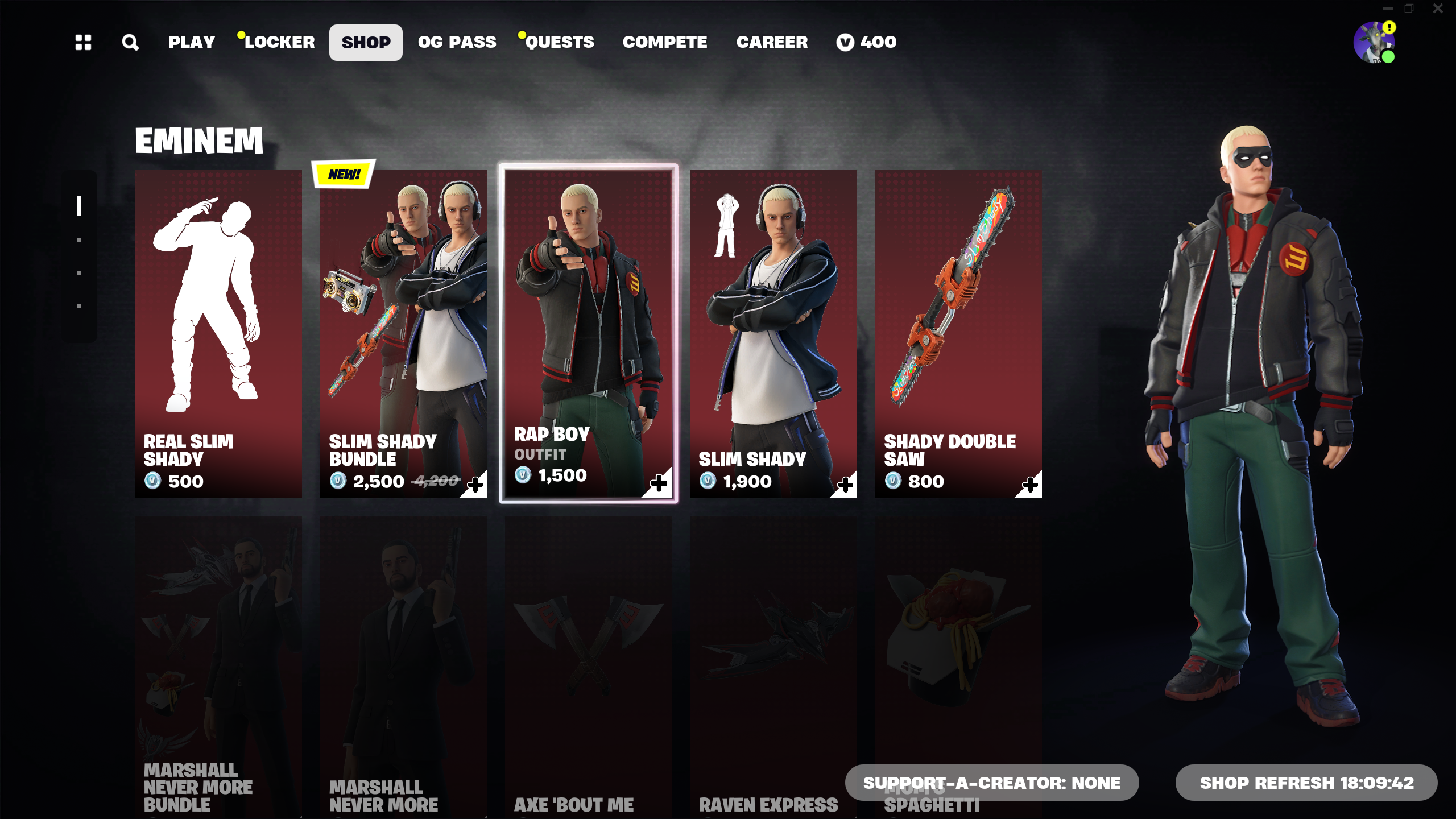1456x819 pixels.
Task: Switch to the OG PASS tab
Action: (x=457, y=42)
